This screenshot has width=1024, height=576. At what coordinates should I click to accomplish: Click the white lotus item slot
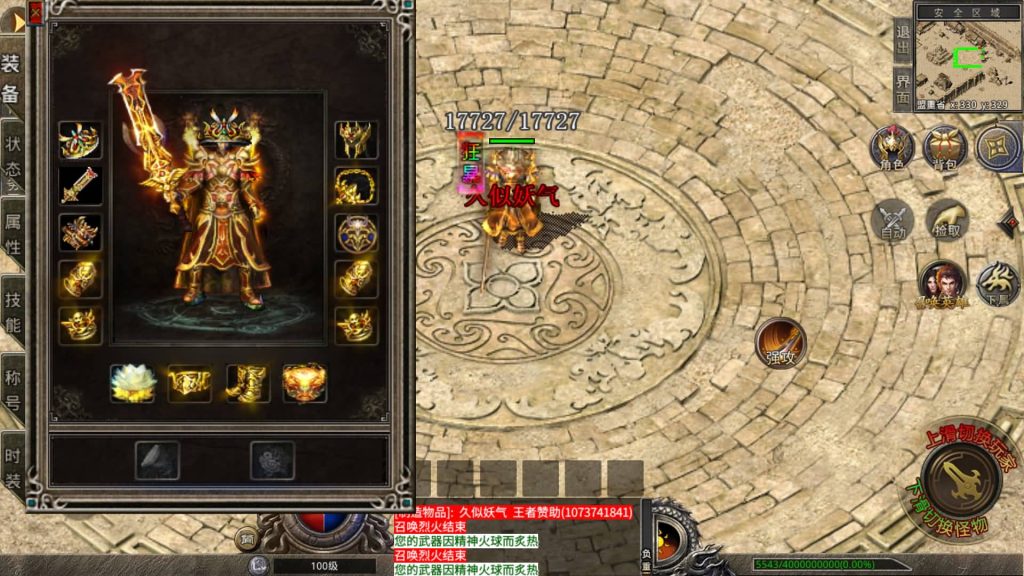click(x=132, y=383)
